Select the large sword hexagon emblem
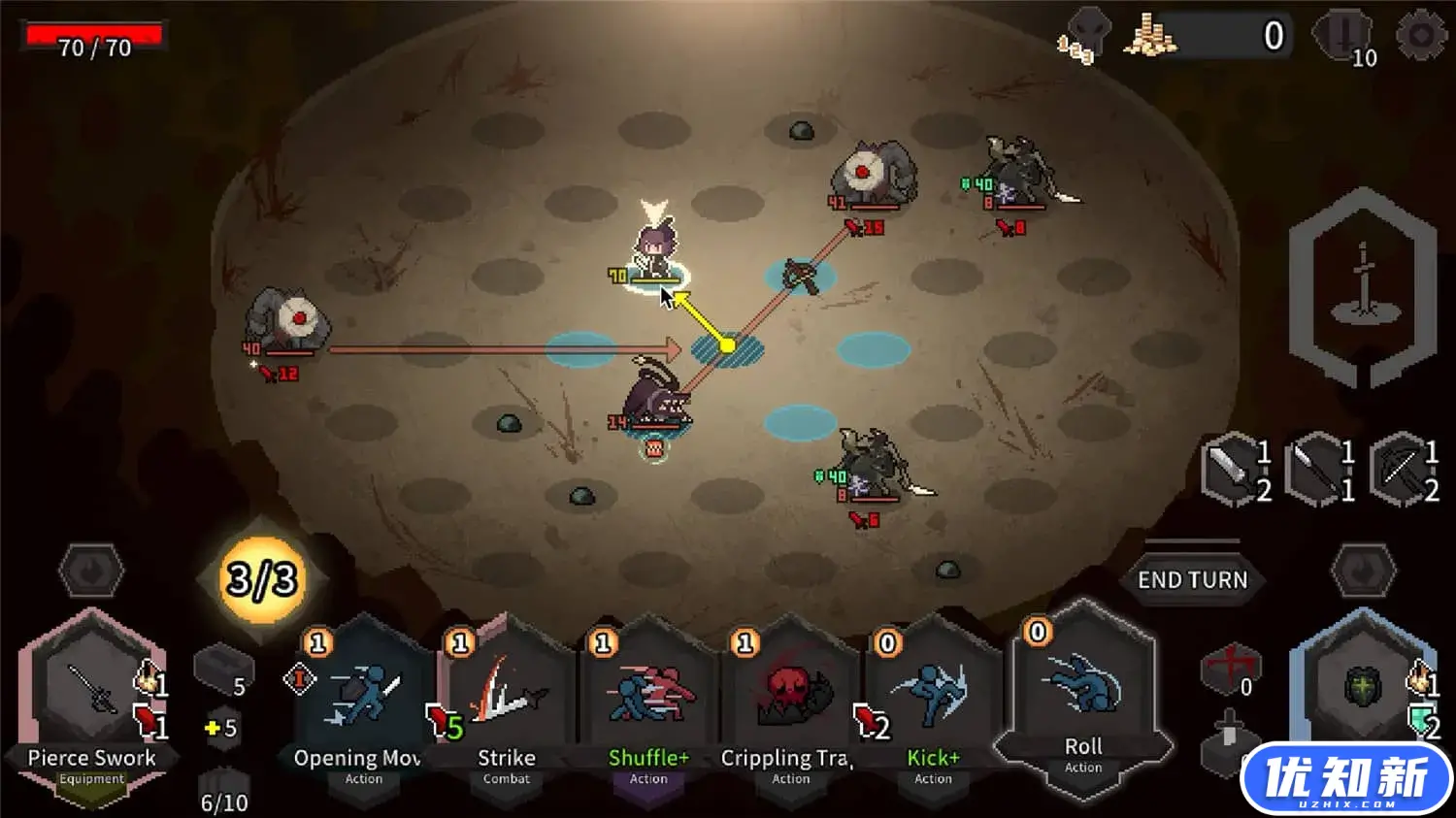The height and width of the screenshot is (818, 1456). (x=1363, y=286)
